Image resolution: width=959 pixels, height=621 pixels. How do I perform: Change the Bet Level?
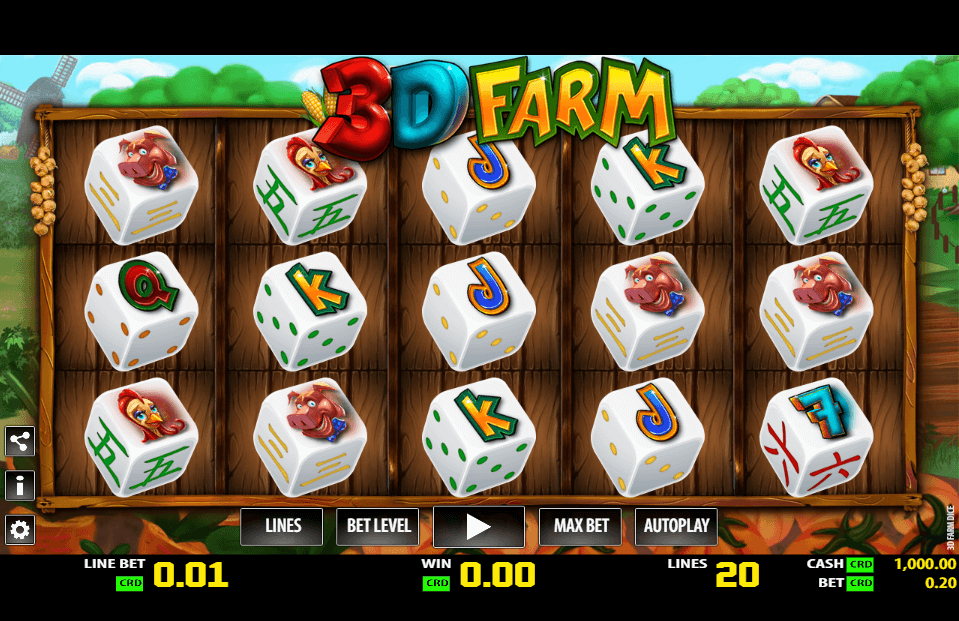point(377,526)
